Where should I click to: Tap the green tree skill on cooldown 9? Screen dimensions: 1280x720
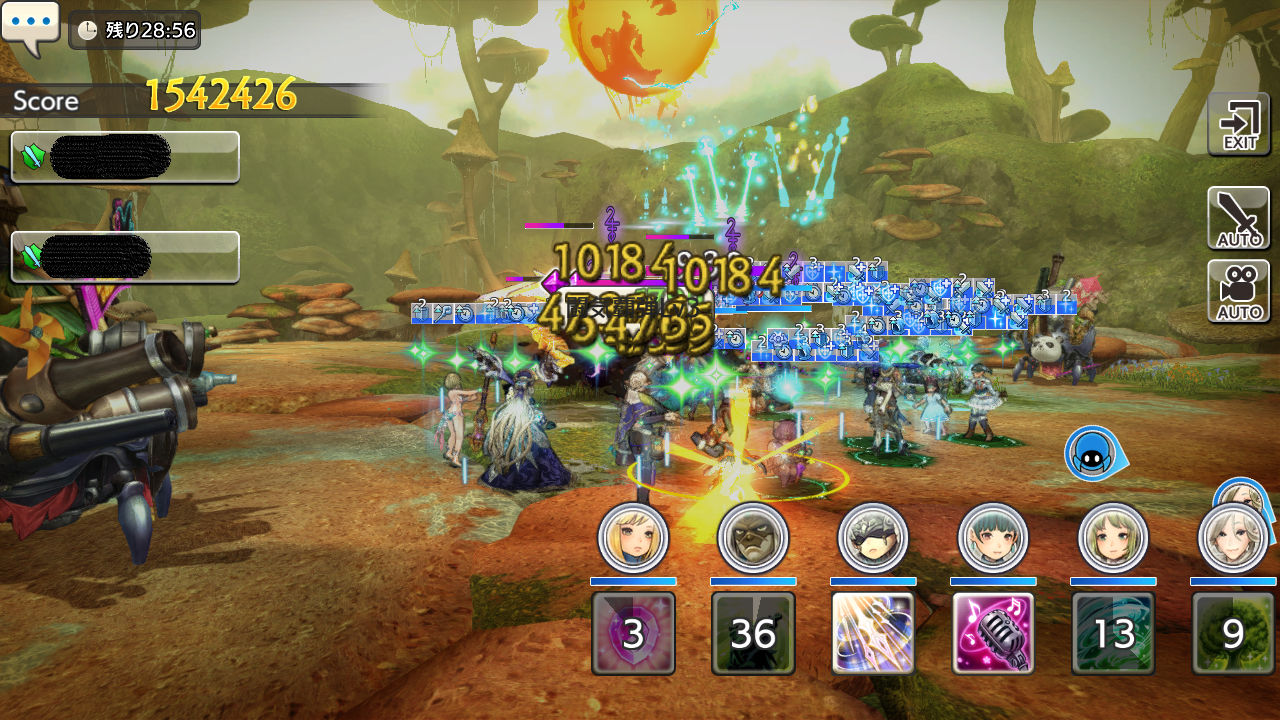click(x=1233, y=633)
